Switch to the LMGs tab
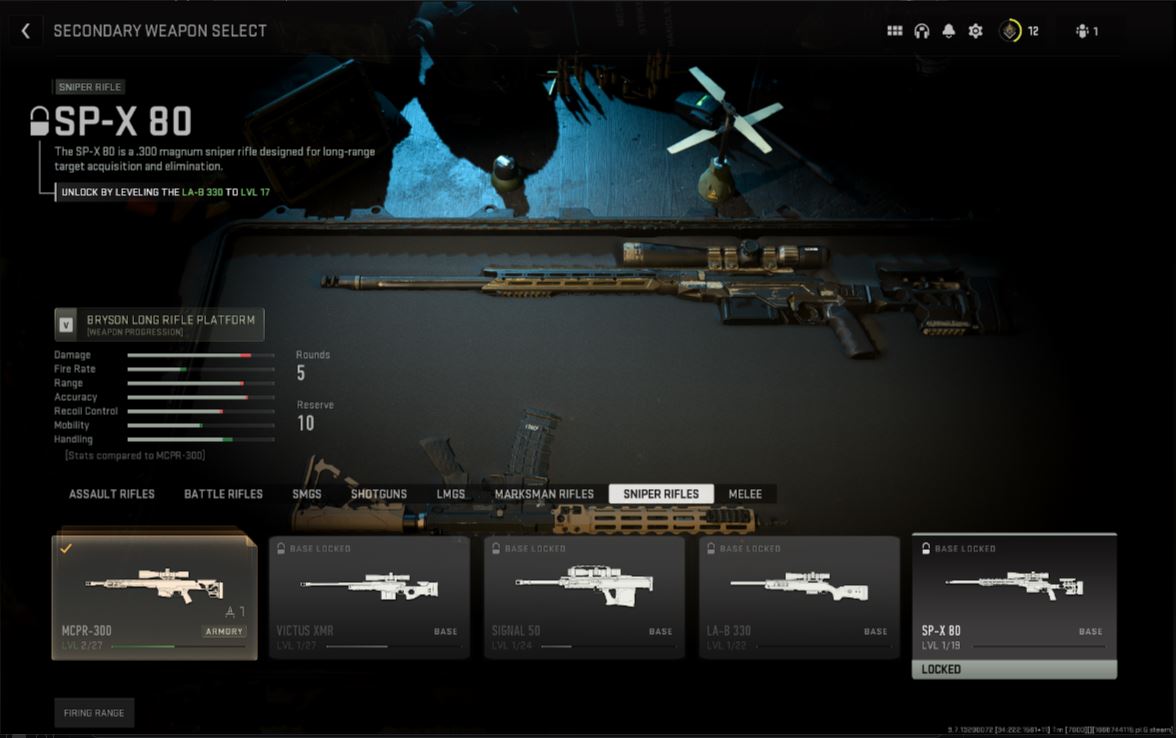 pos(450,494)
